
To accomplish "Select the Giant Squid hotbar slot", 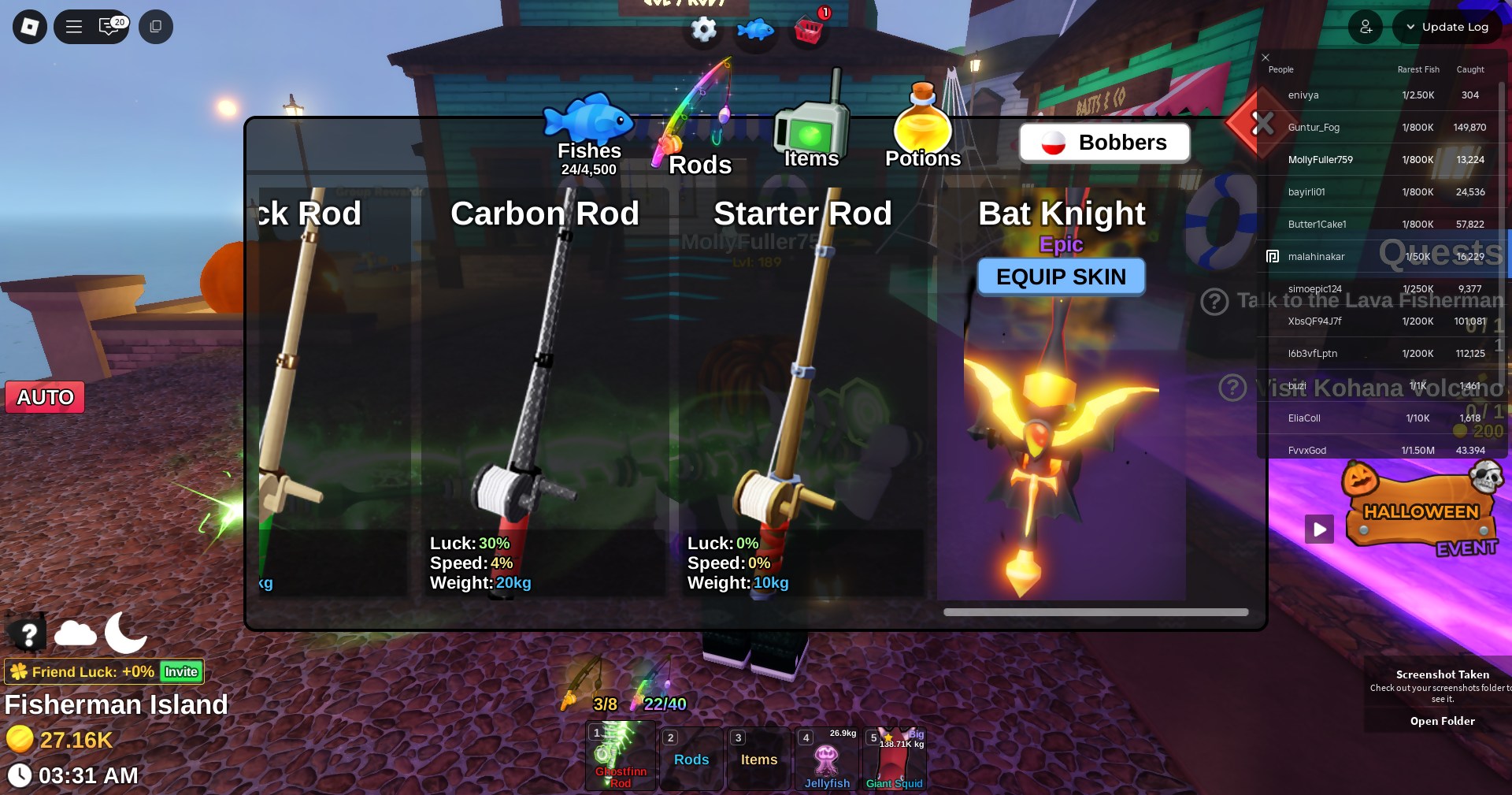I will coord(895,759).
